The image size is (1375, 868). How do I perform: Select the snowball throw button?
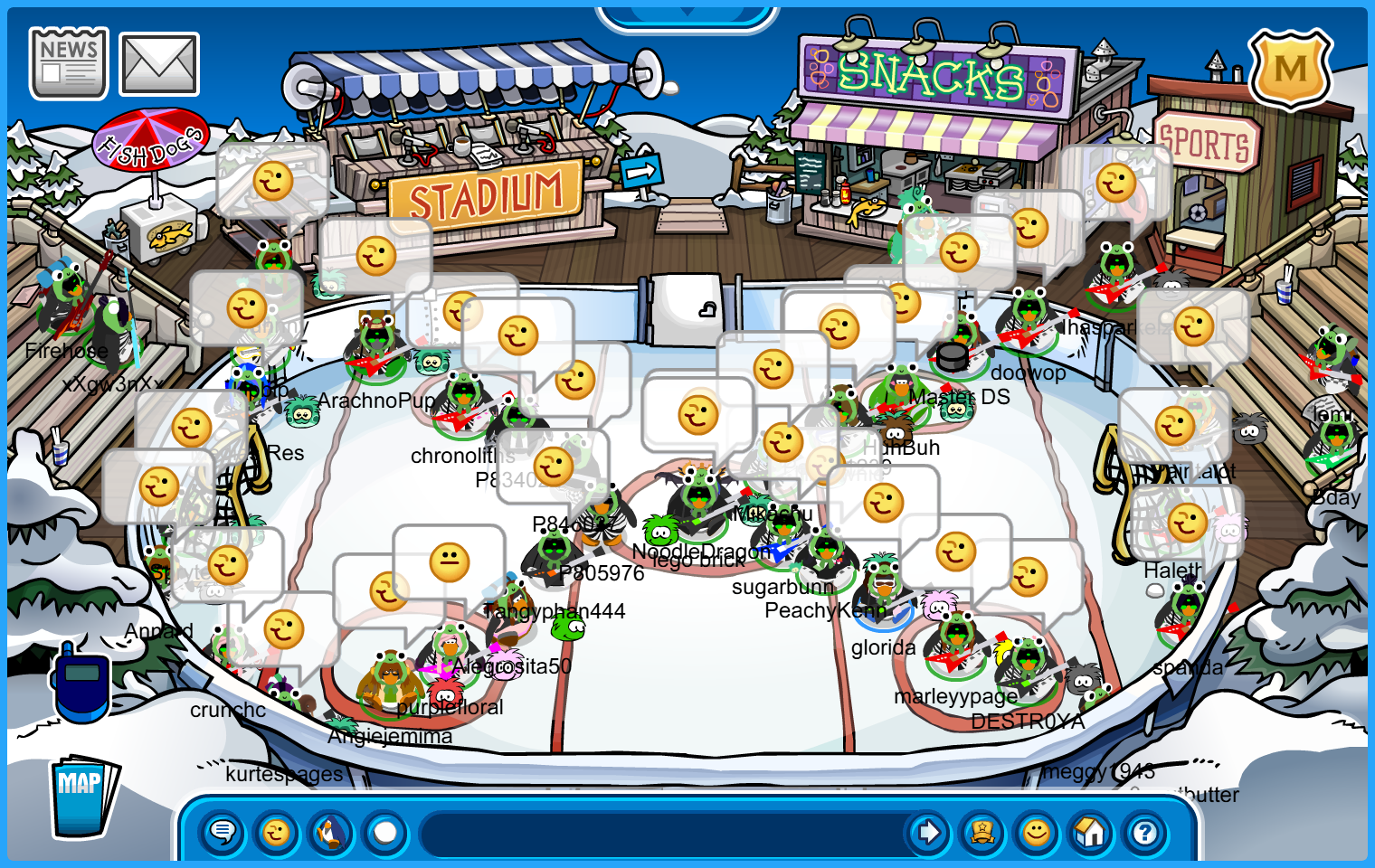(385, 832)
